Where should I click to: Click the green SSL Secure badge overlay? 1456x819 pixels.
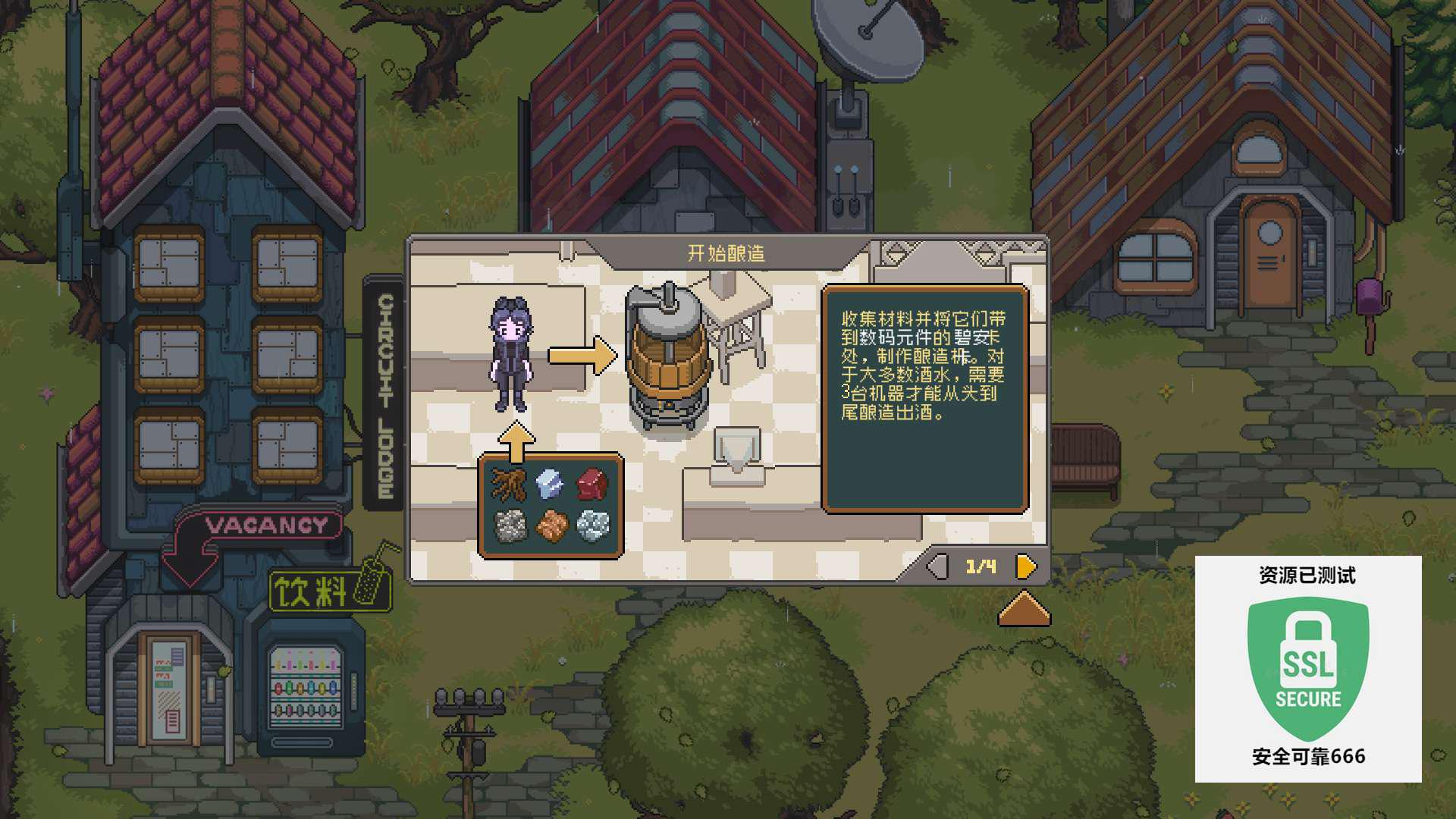tap(1308, 668)
